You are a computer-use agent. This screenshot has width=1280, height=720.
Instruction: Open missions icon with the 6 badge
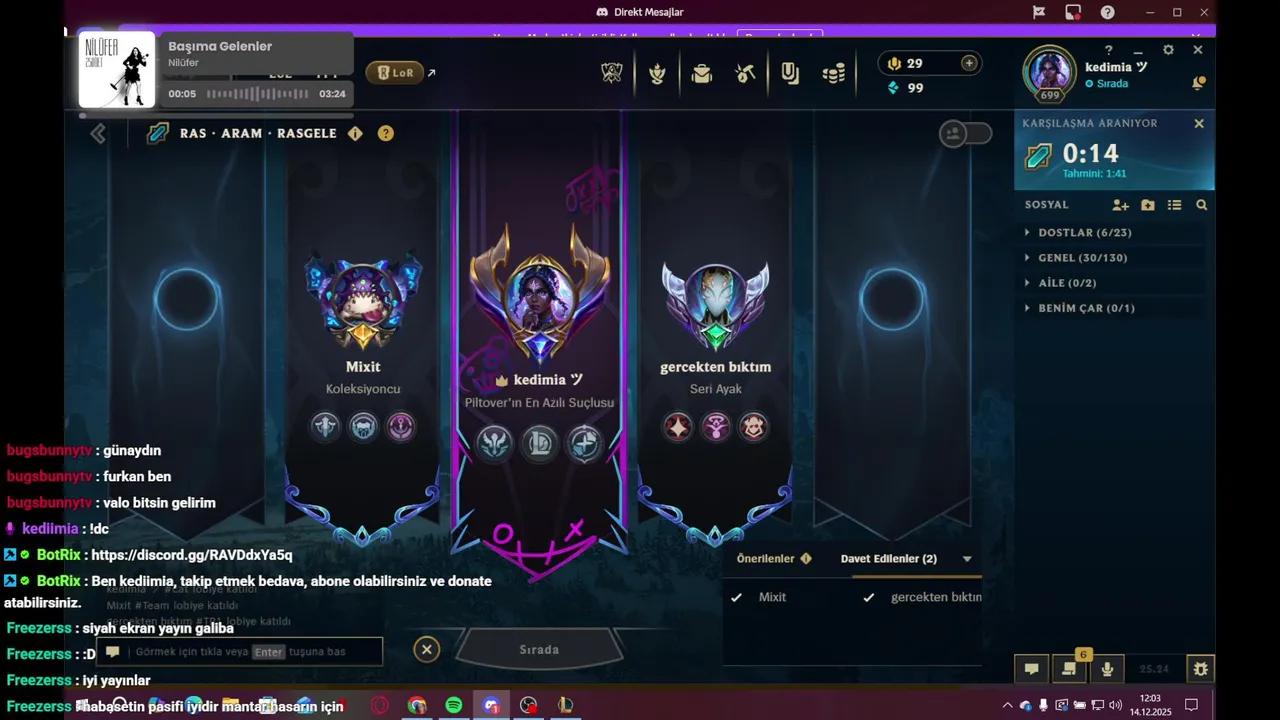[1069, 669]
